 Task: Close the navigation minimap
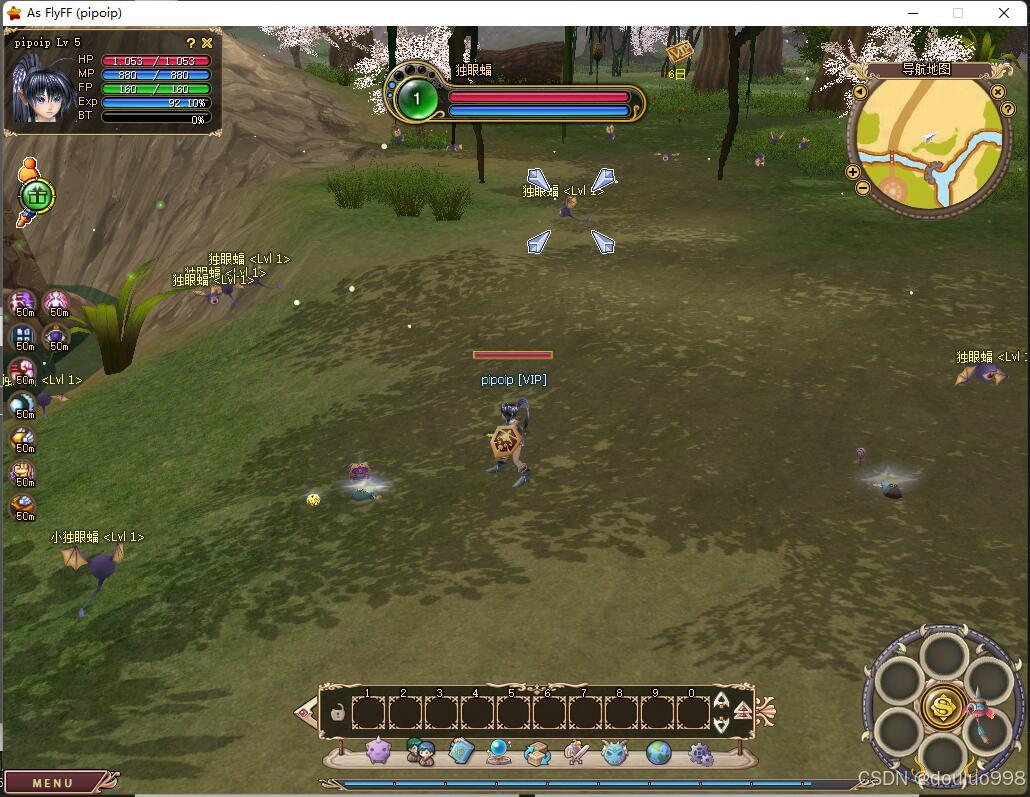point(997,92)
